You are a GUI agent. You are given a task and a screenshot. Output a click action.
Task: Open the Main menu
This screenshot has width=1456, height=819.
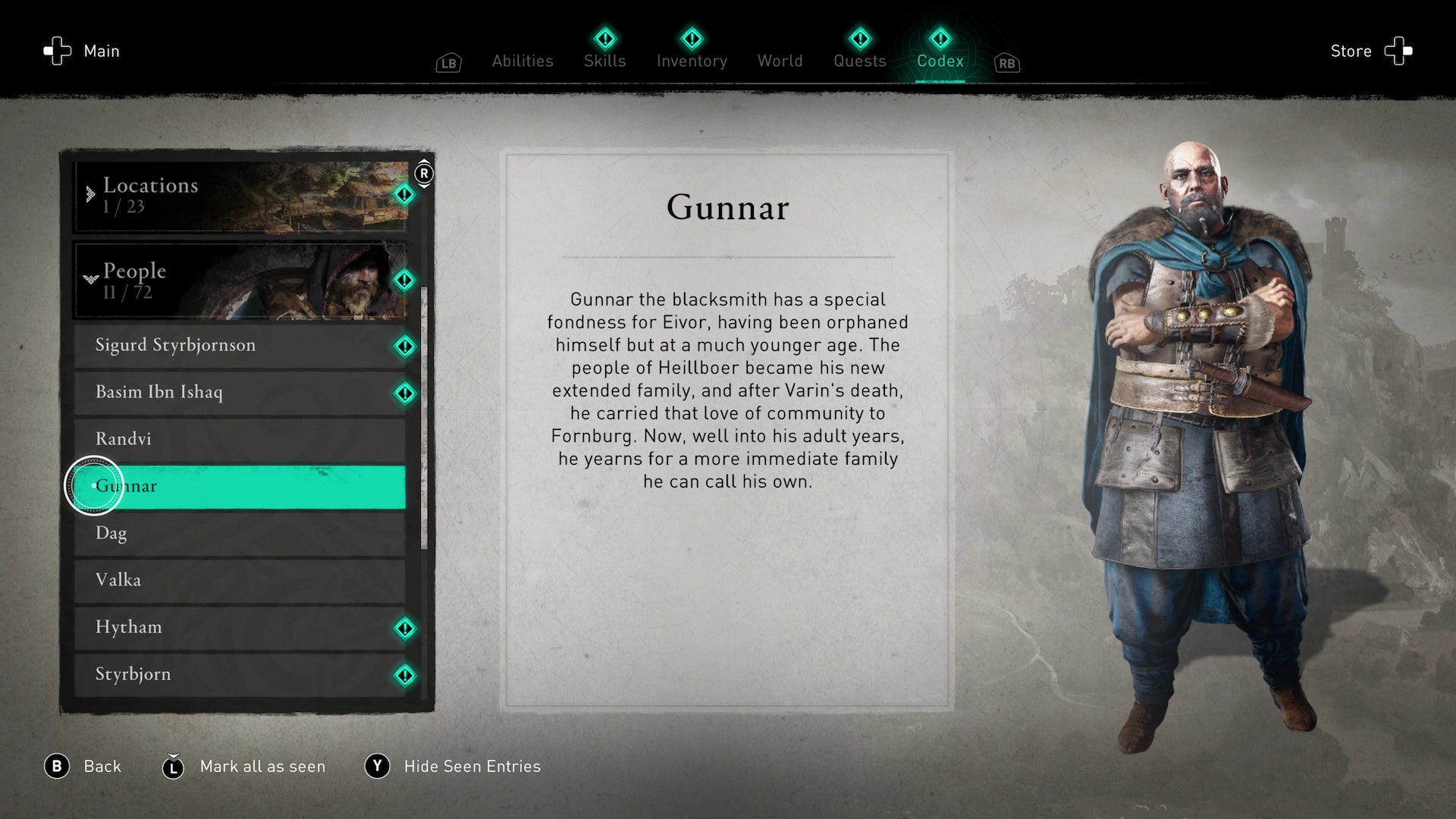point(83,51)
